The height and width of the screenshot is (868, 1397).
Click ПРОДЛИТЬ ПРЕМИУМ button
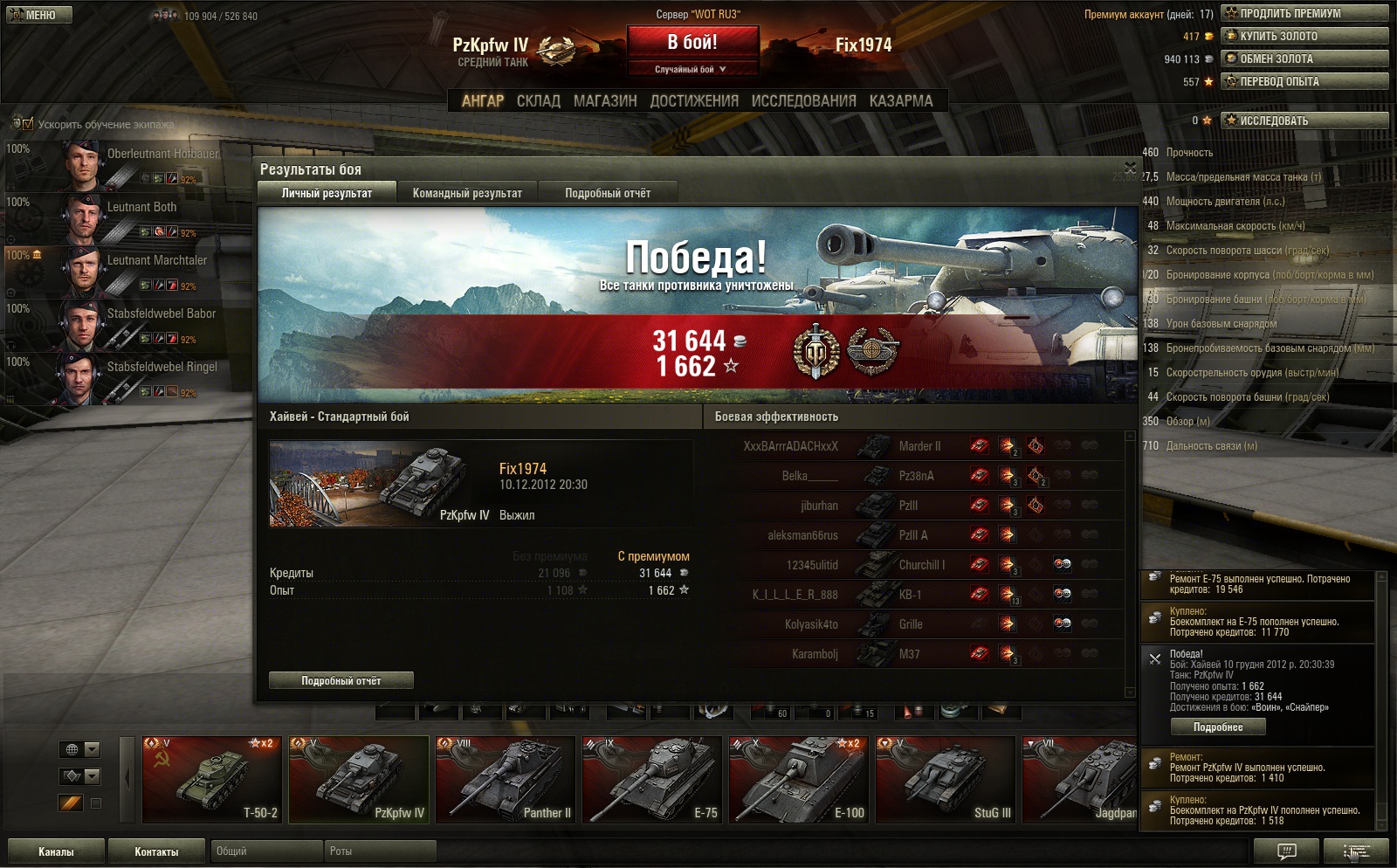coord(1304,13)
